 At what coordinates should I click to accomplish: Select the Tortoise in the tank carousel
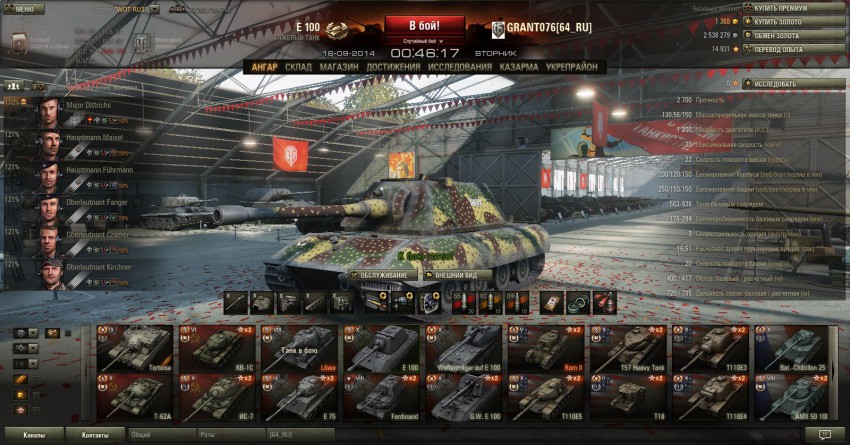[135, 349]
